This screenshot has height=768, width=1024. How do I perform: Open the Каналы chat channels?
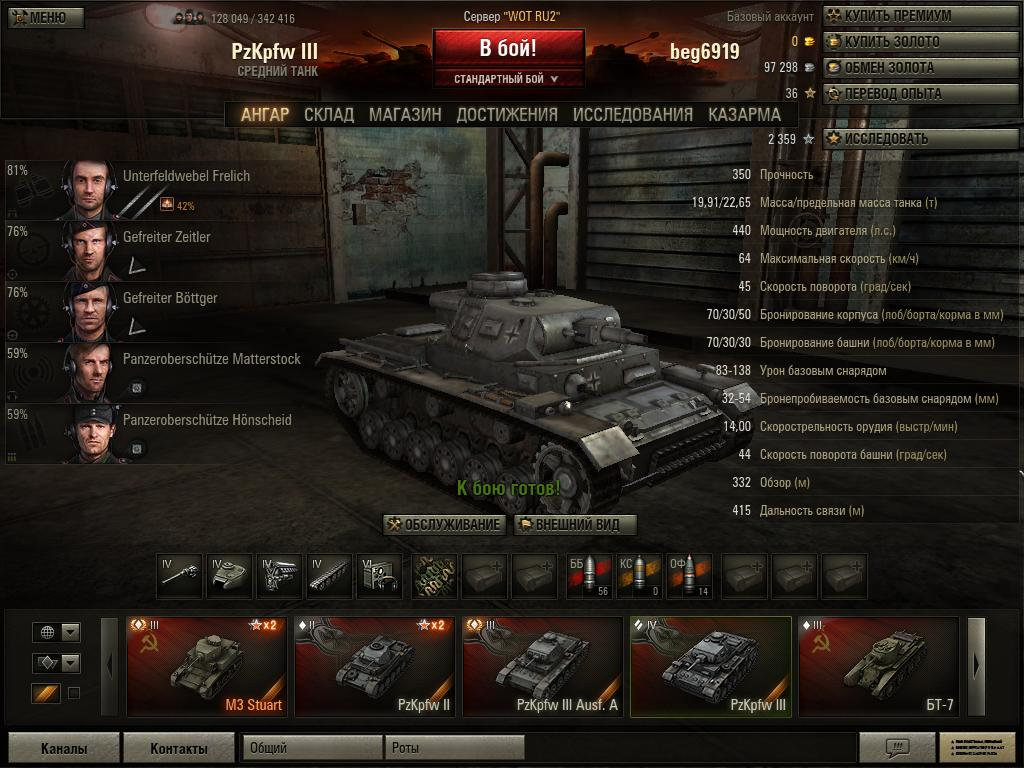click(63, 748)
